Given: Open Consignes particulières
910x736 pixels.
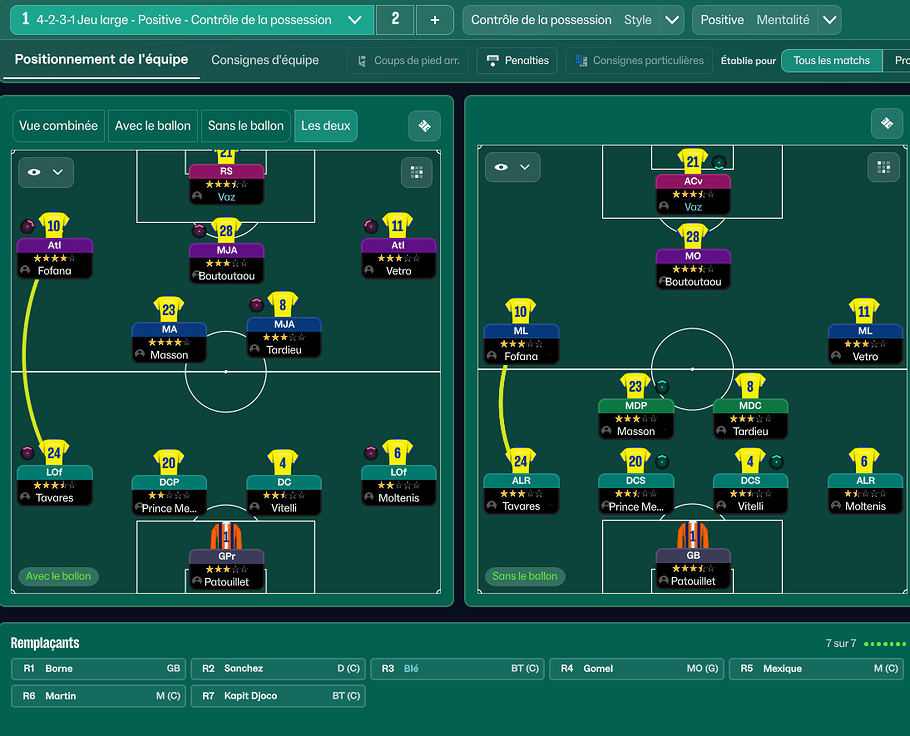Looking at the screenshot, I should [639, 61].
